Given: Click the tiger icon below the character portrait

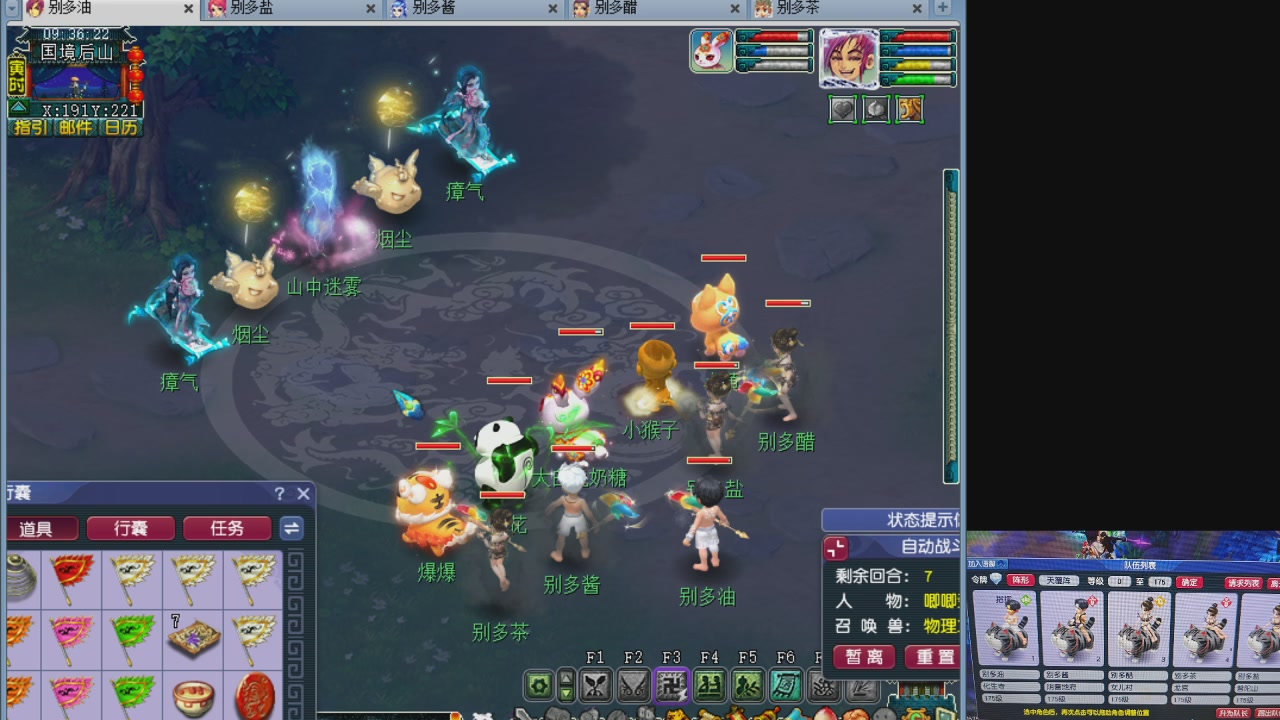Looking at the screenshot, I should click(908, 109).
